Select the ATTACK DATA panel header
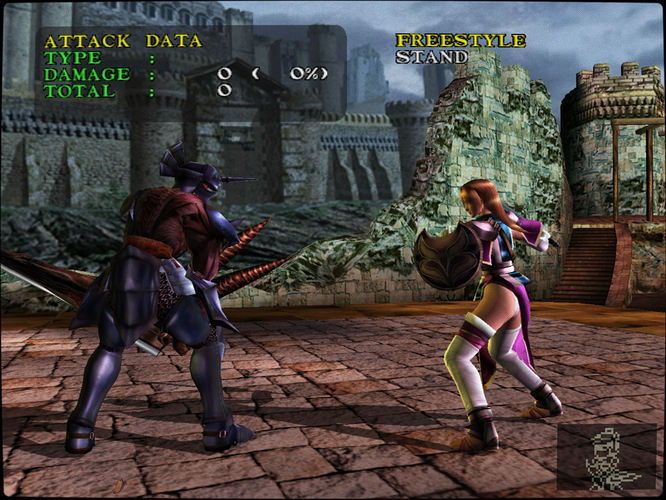This screenshot has width=666, height=500. pyautogui.click(x=123, y=41)
